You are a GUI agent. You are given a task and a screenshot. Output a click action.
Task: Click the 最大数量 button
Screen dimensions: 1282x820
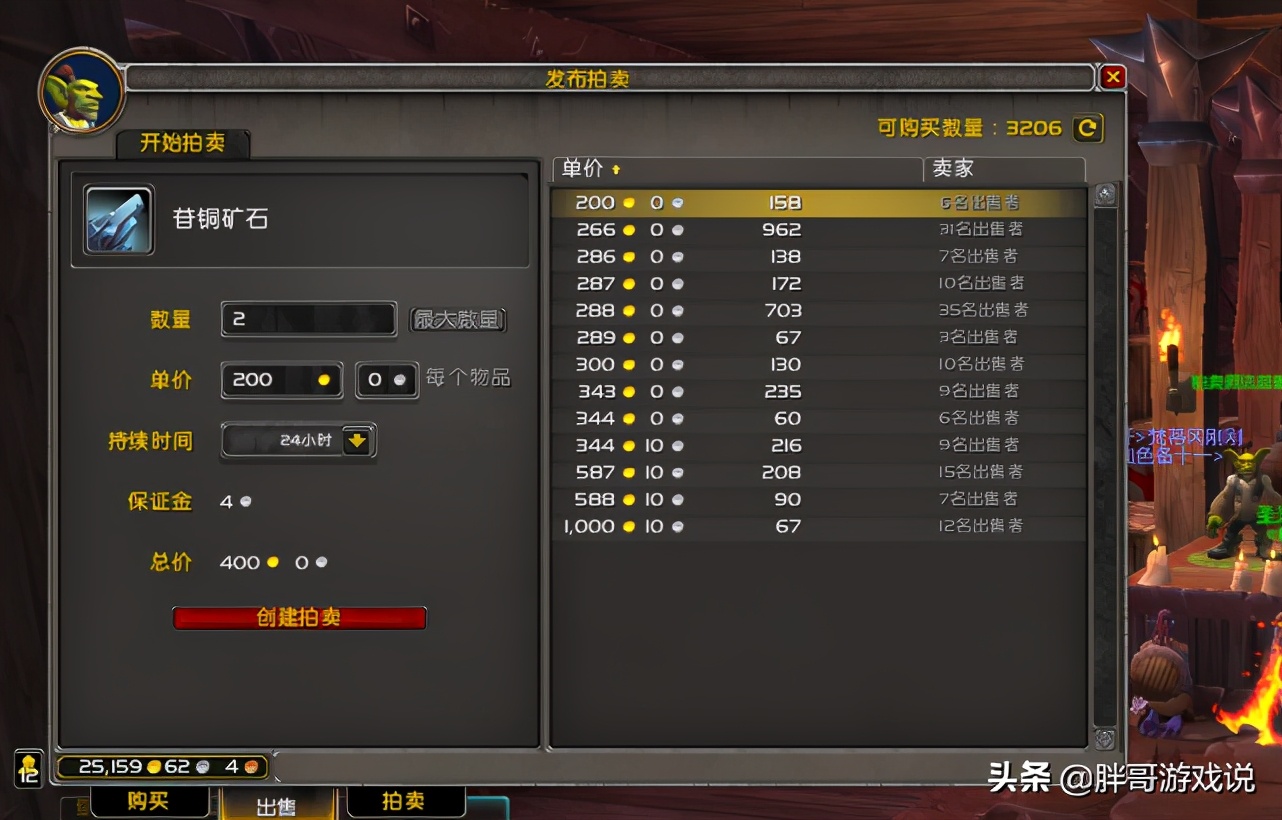click(x=458, y=320)
